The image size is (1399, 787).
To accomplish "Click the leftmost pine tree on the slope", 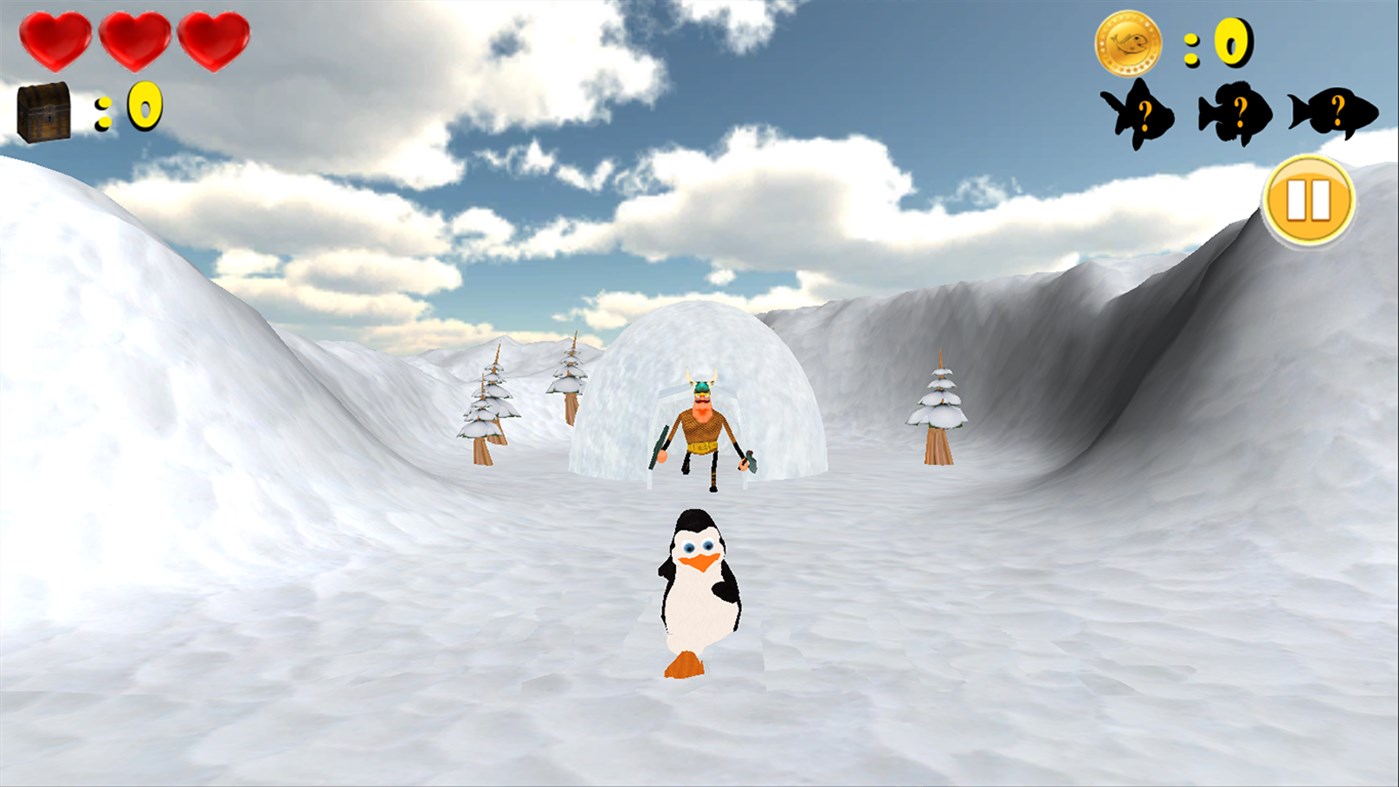I will 487,410.
